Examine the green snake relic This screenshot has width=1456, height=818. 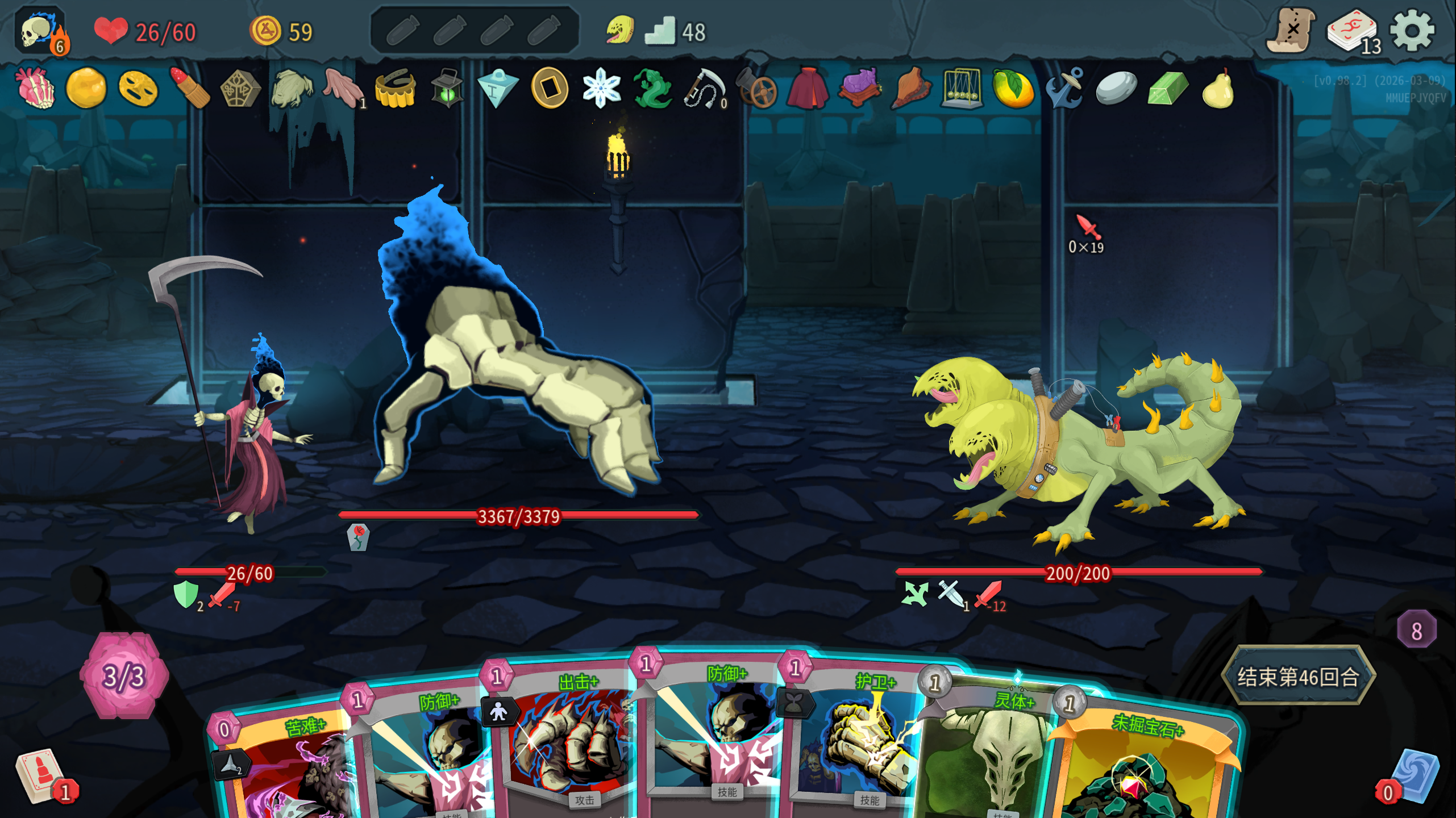(x=652, y=88)
